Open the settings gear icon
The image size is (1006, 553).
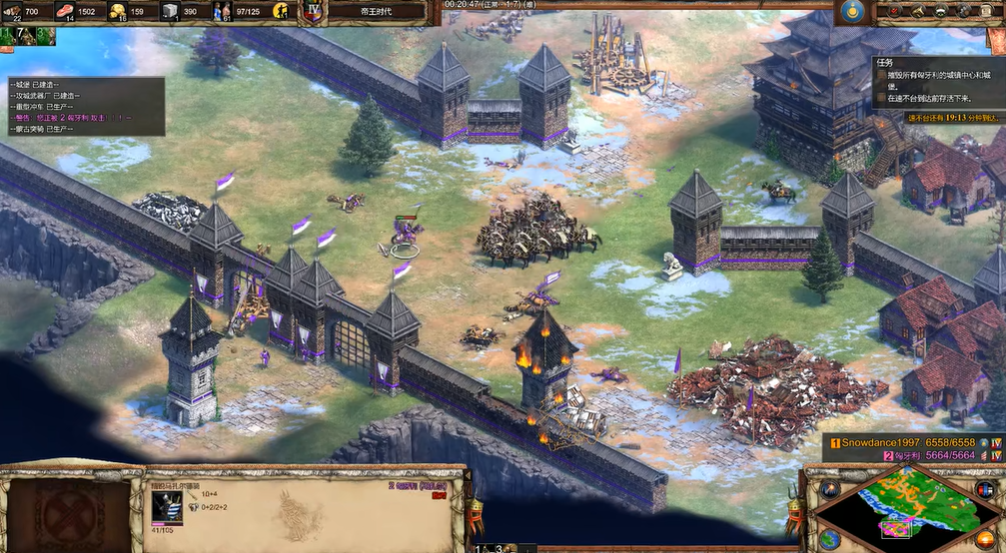click(964, 11)
